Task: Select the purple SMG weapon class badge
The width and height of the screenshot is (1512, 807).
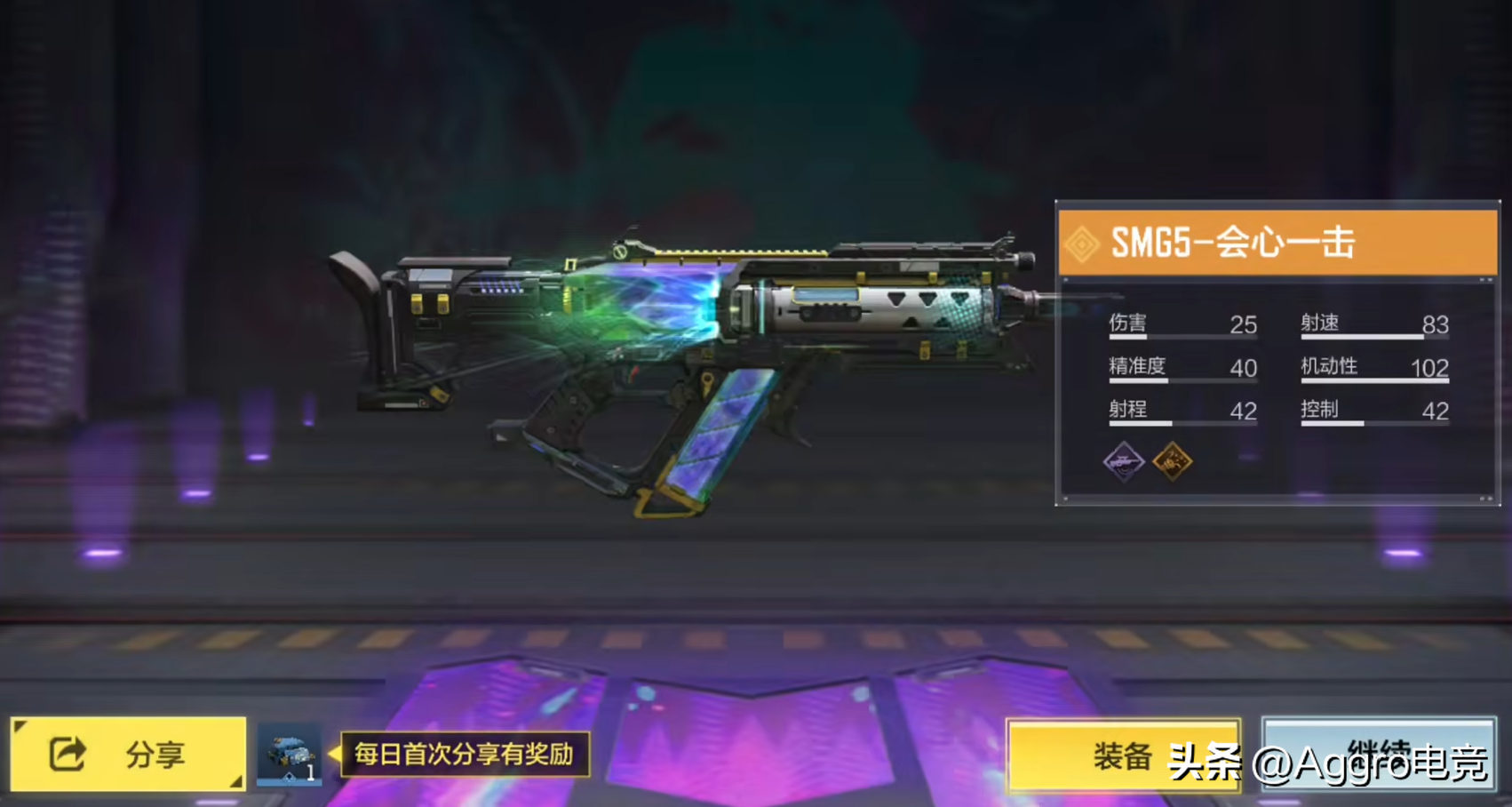Action: pos(1126,462)
